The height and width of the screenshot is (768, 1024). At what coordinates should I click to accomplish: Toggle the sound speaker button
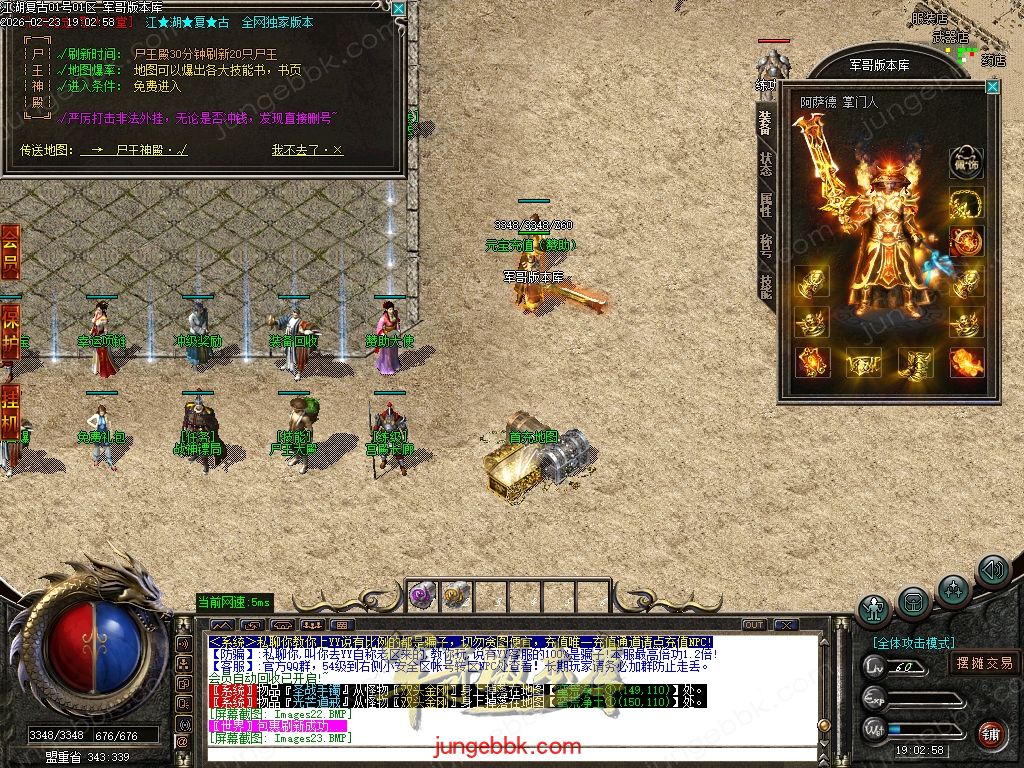(x=992, y=570)
